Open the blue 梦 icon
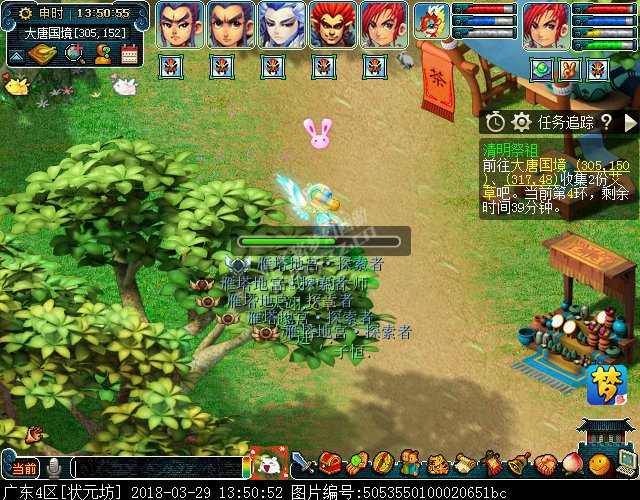The height and width of the screenshot is (500, 640). (605, 385)
